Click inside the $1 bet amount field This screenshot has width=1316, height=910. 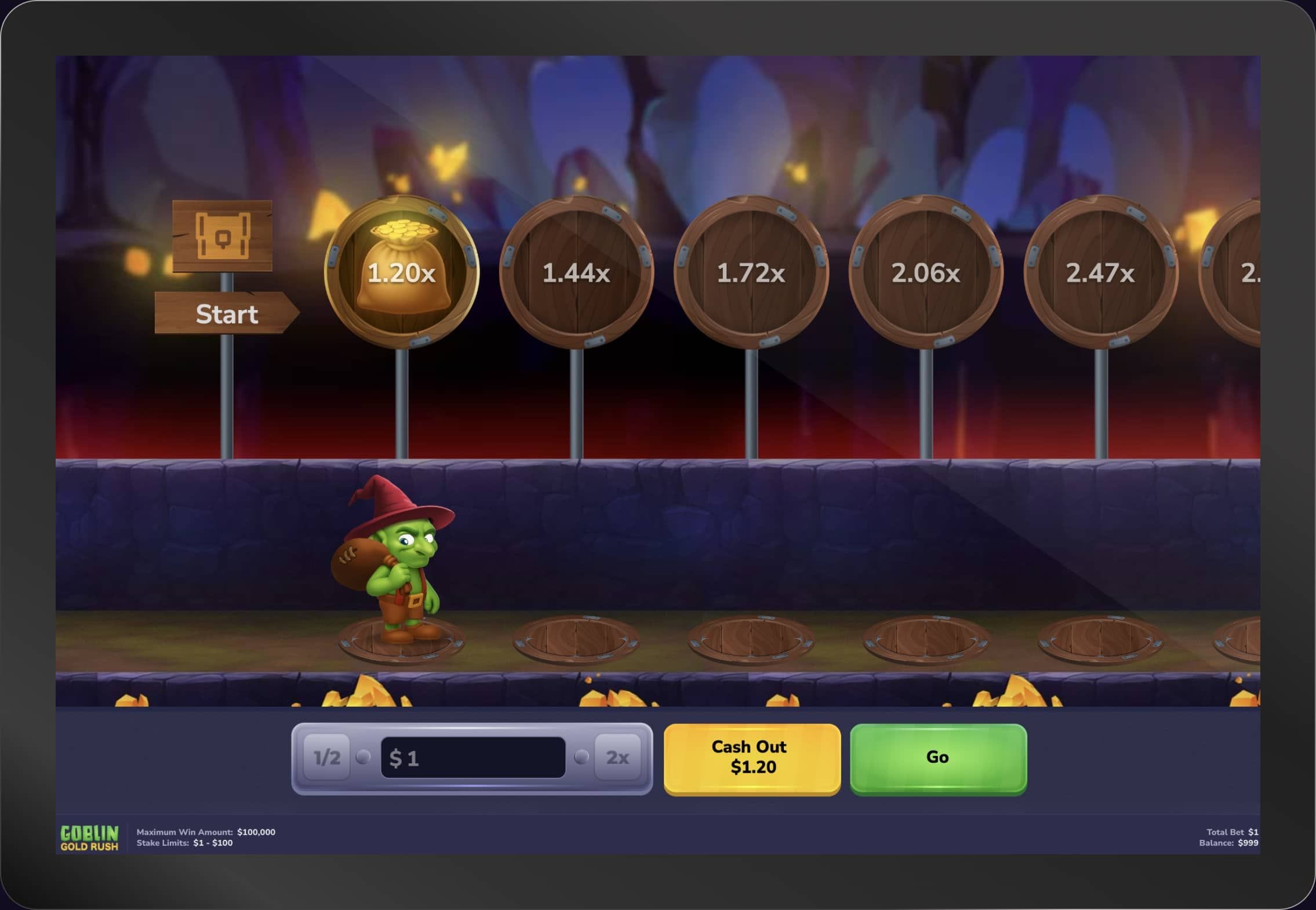click(x=472, y=756)
